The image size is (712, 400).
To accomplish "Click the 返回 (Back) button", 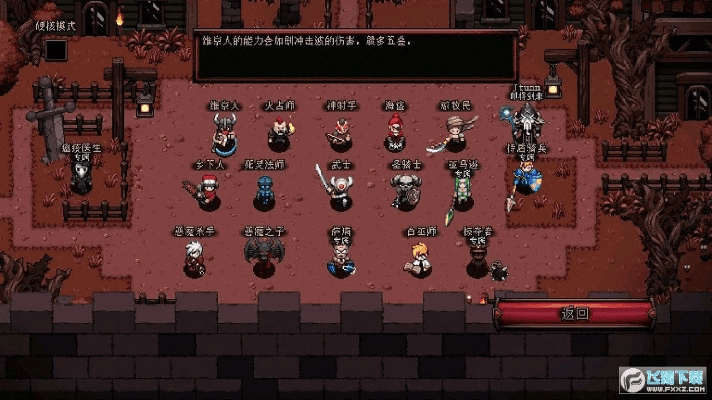I will pyautogui.click(x=575, y=313).
